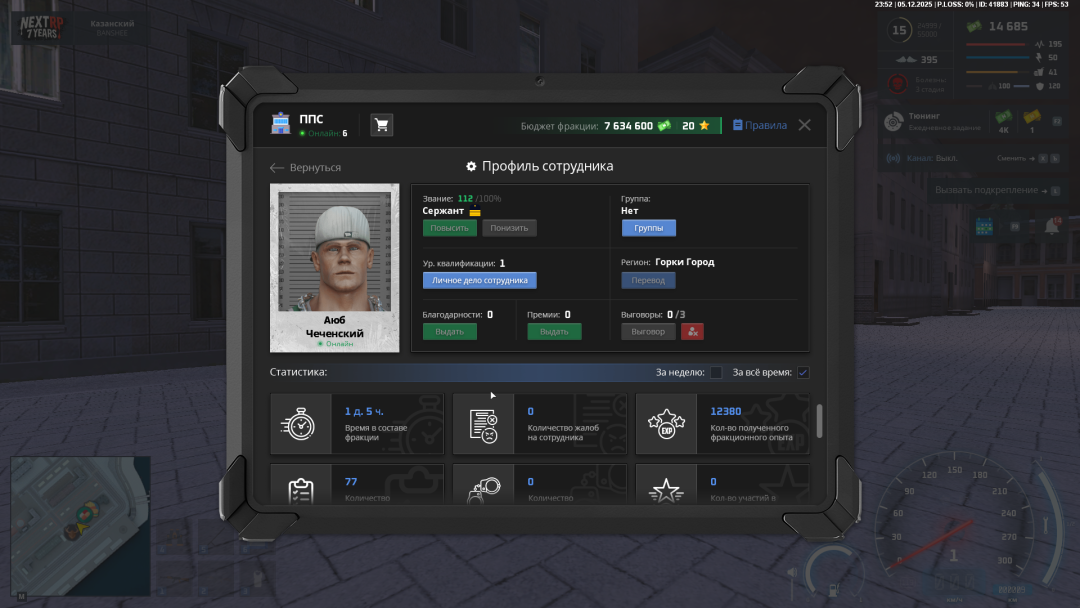
Task: Open Личное дело сотрудника
Action: 479,280
